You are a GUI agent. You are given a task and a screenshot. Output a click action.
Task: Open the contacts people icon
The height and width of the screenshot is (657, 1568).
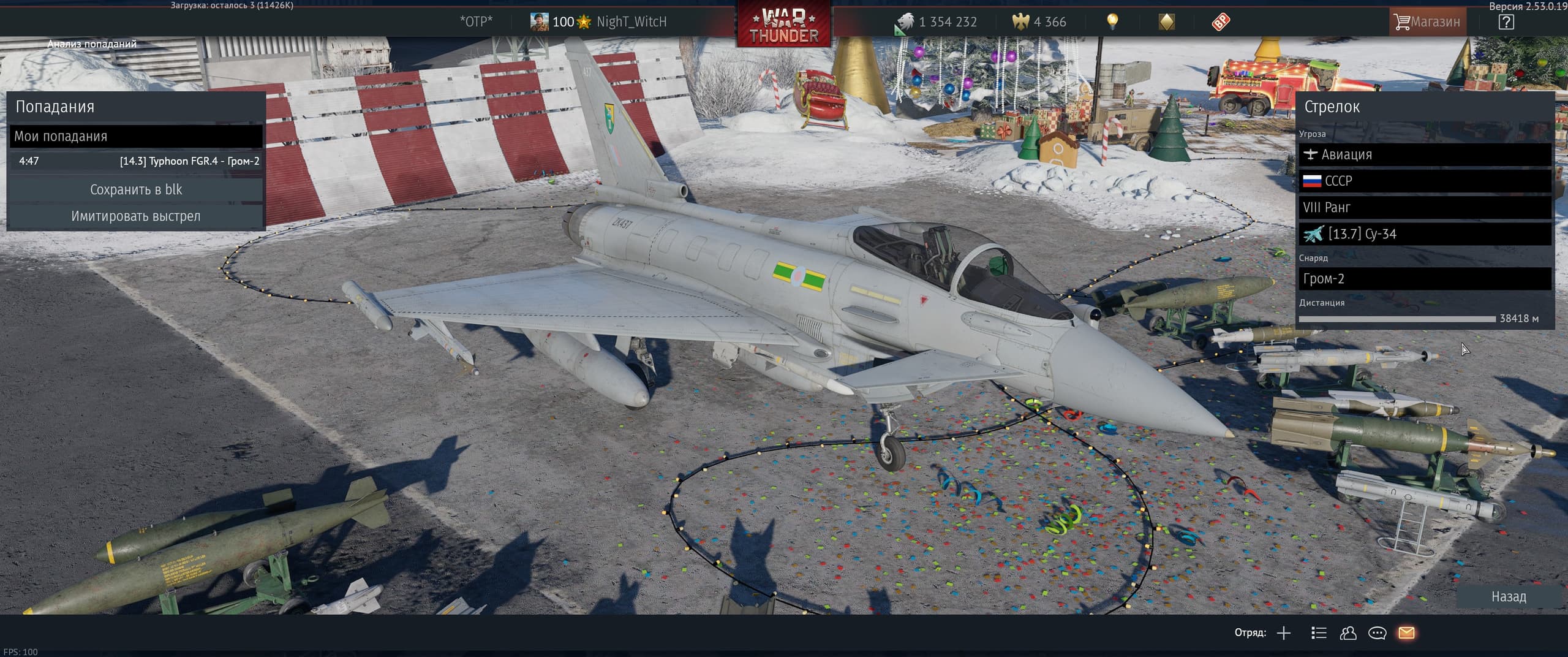coord(1347,633)
